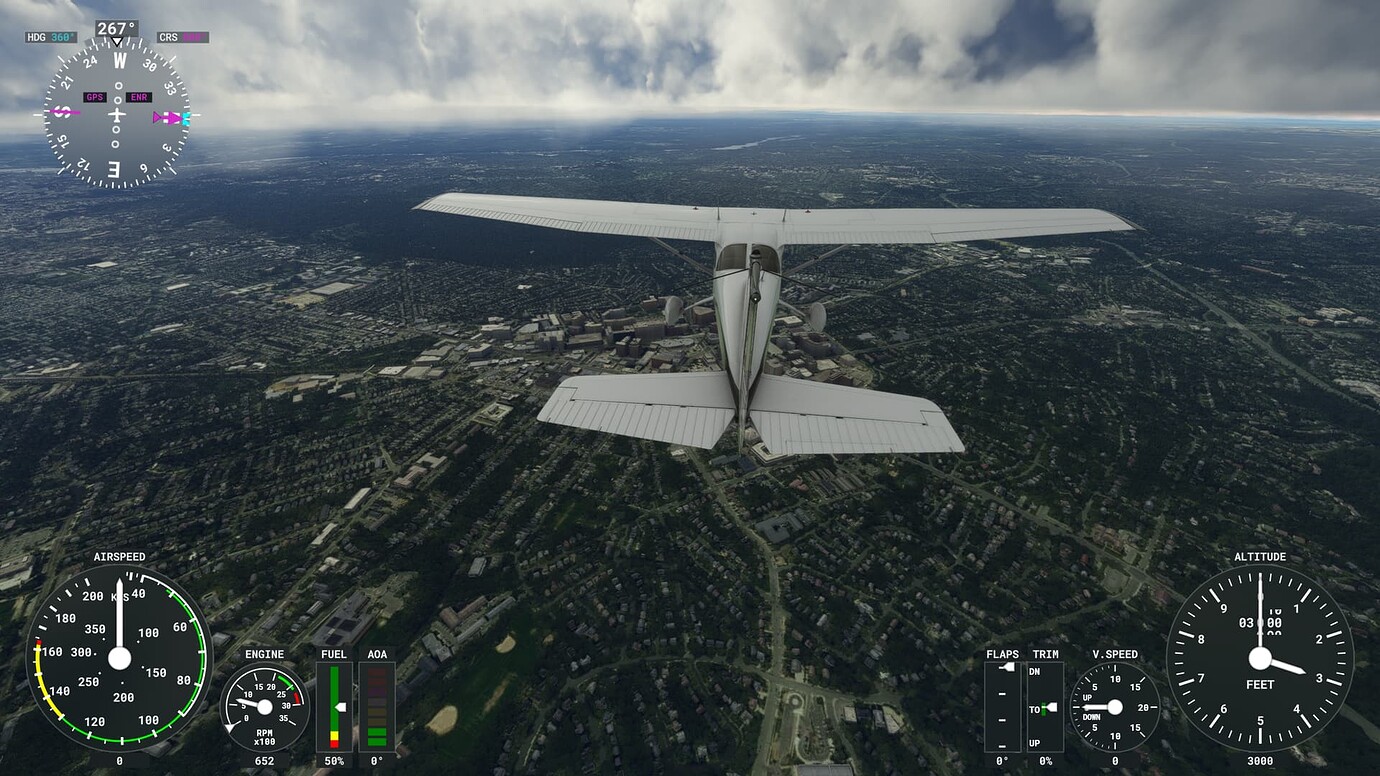Toggle the ENR mode annunciator
Viewport: 1380px width, 776px height.
tap(138, 97)
